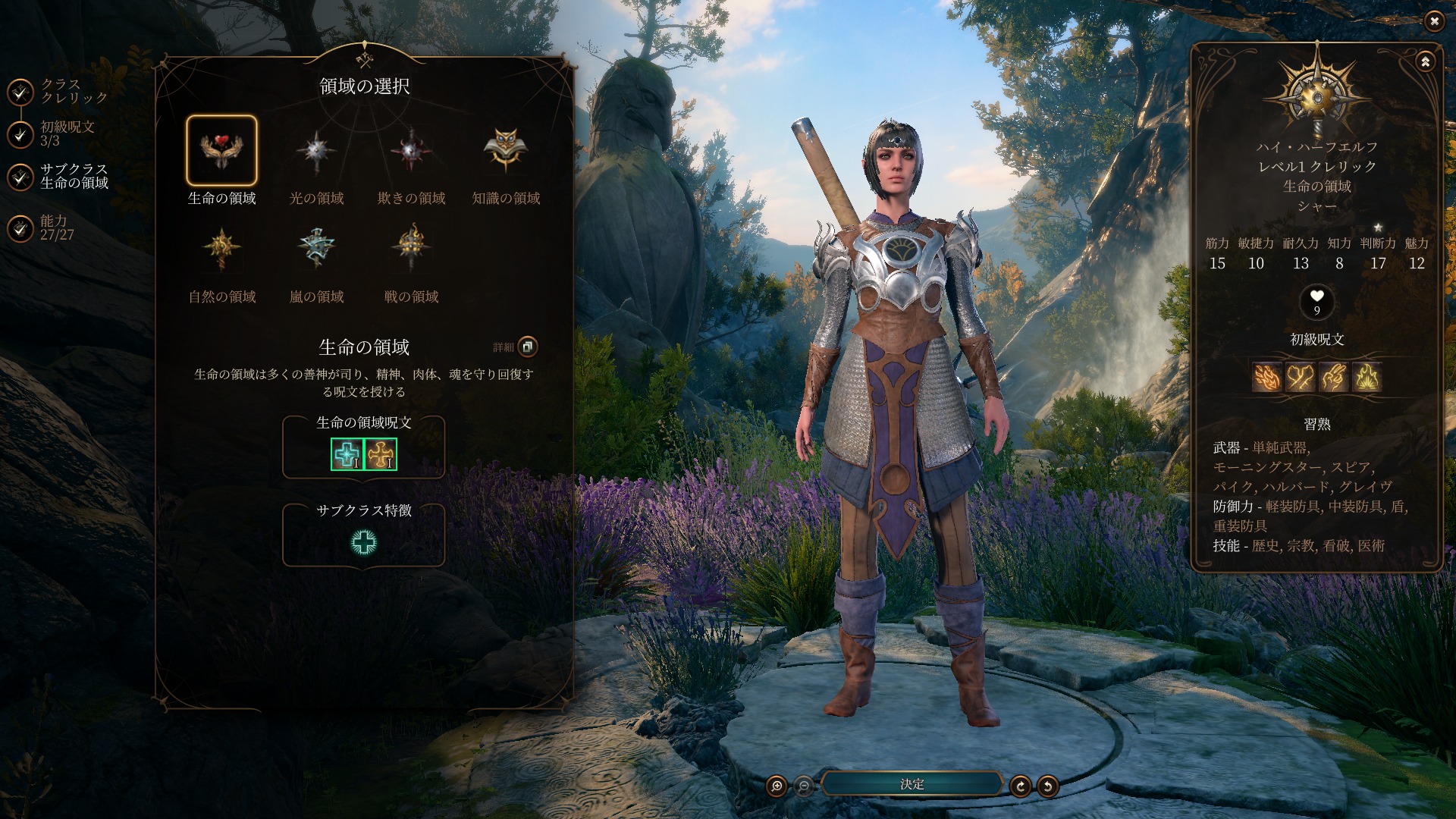Zoom in on the character
Image resolution: width=1456 pixels, height=819 pixels.
pyautogui.click(x=777, y=786)
